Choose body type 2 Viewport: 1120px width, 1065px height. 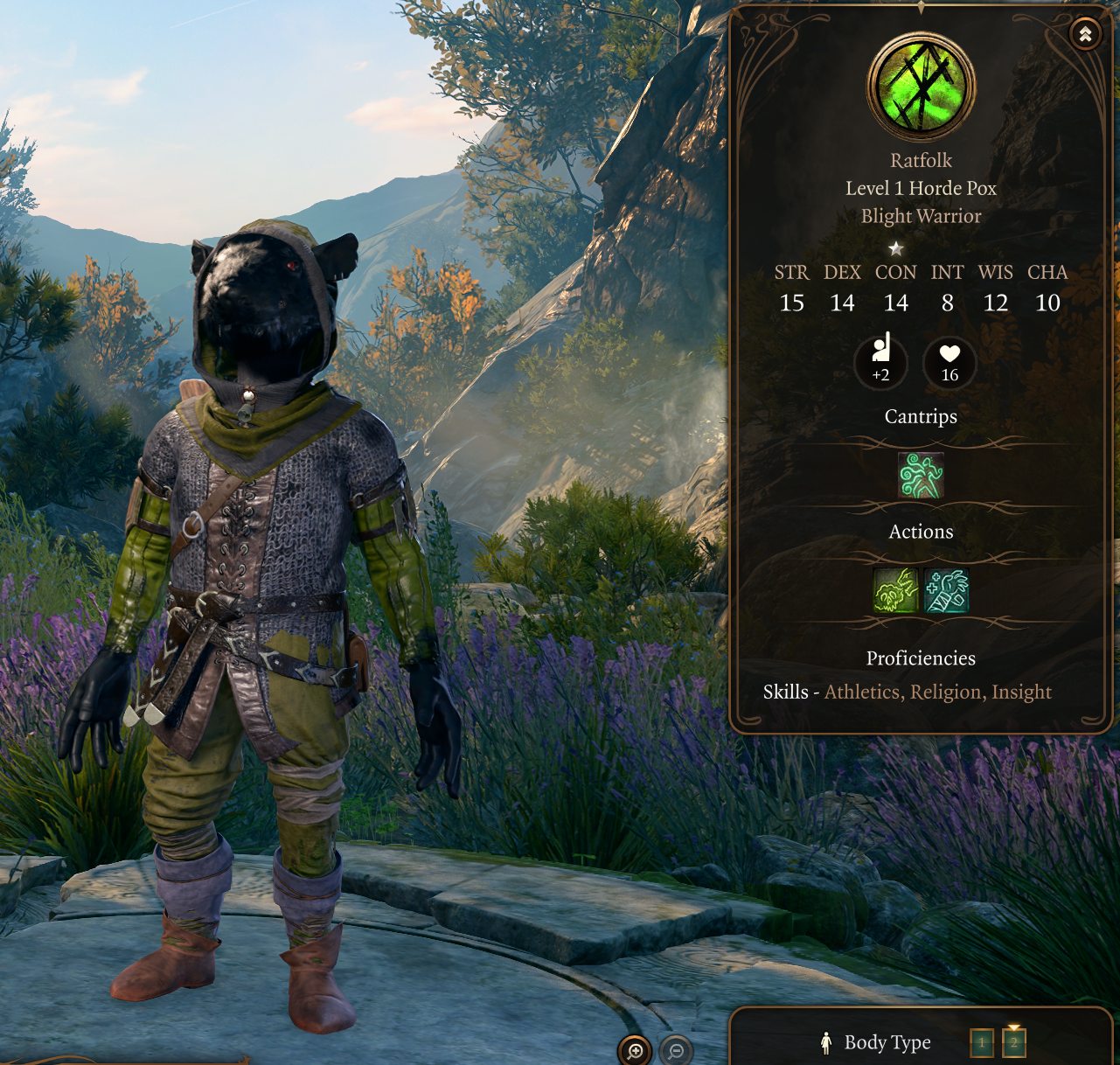tap(1014, 1042)
